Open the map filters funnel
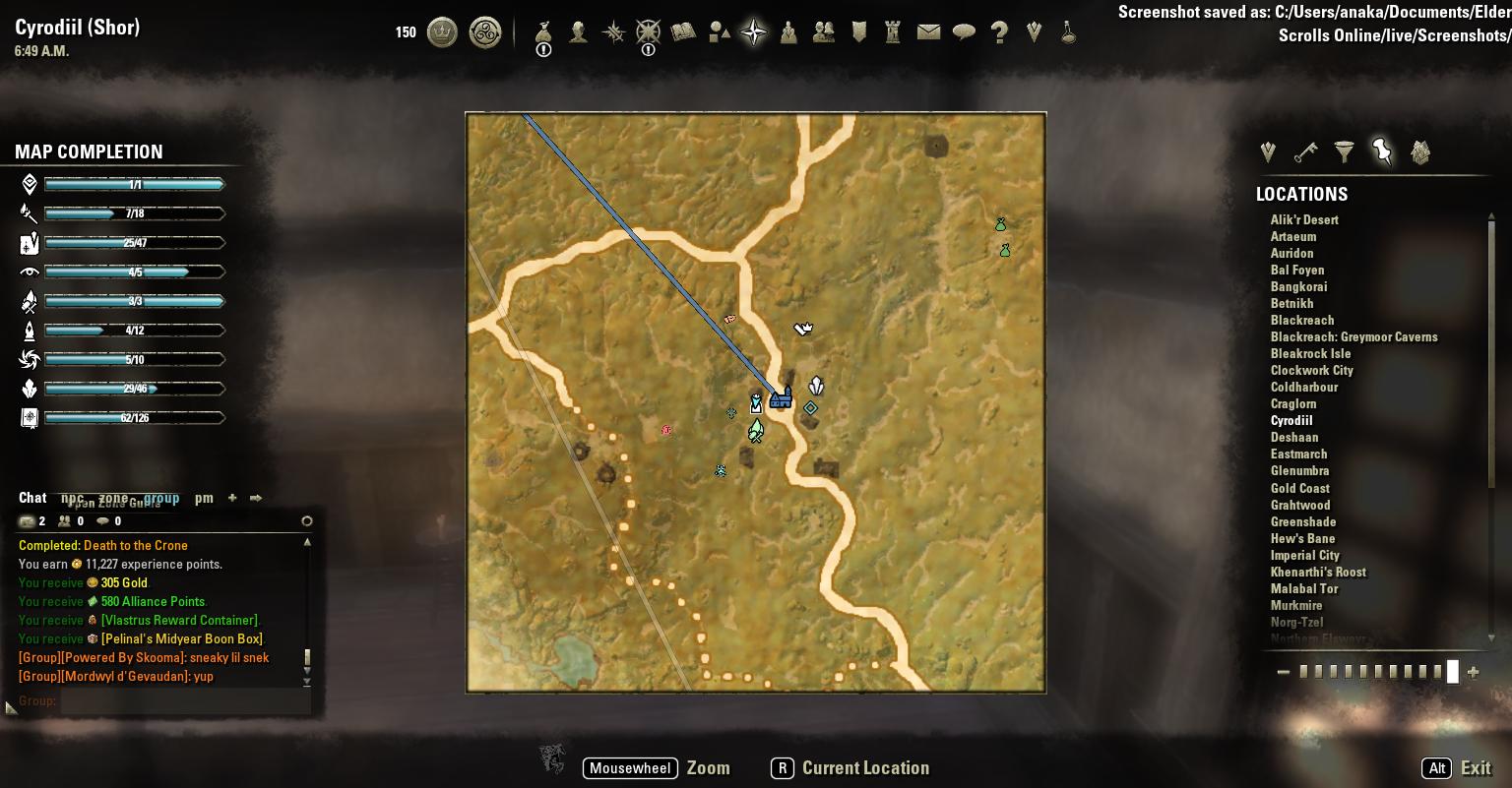 pyautogui.click(x=1344, y=152)
